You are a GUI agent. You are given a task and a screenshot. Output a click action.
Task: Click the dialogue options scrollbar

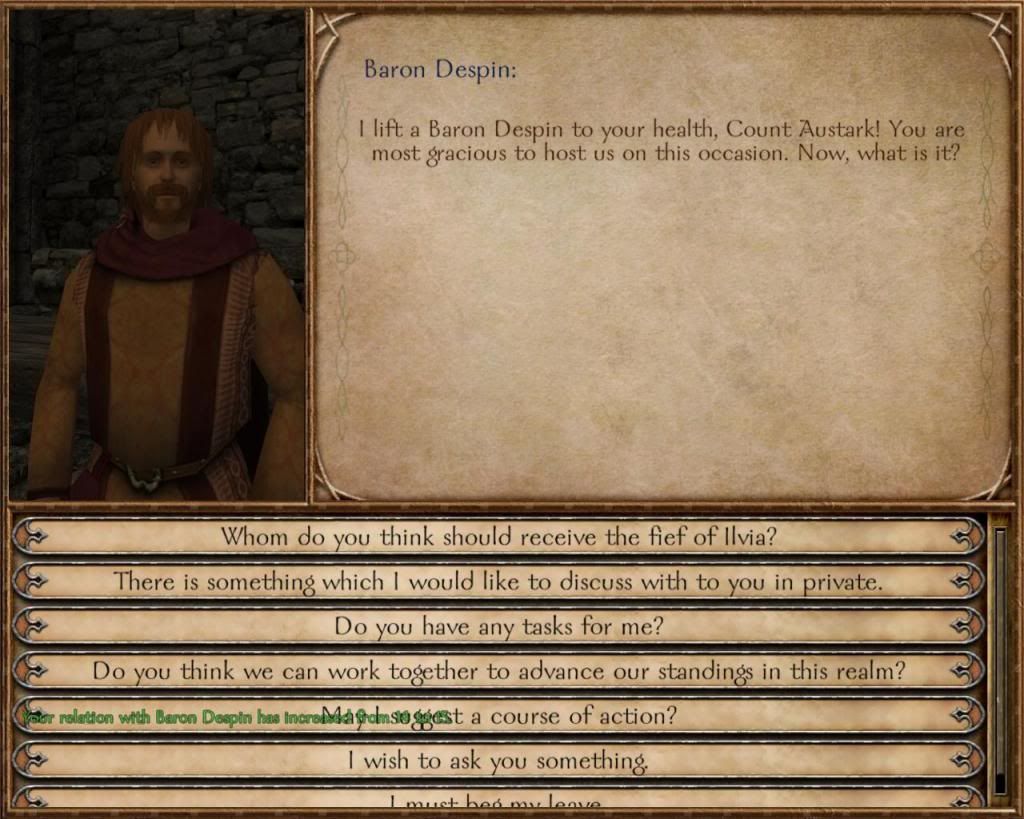click(x=999, y=660)
